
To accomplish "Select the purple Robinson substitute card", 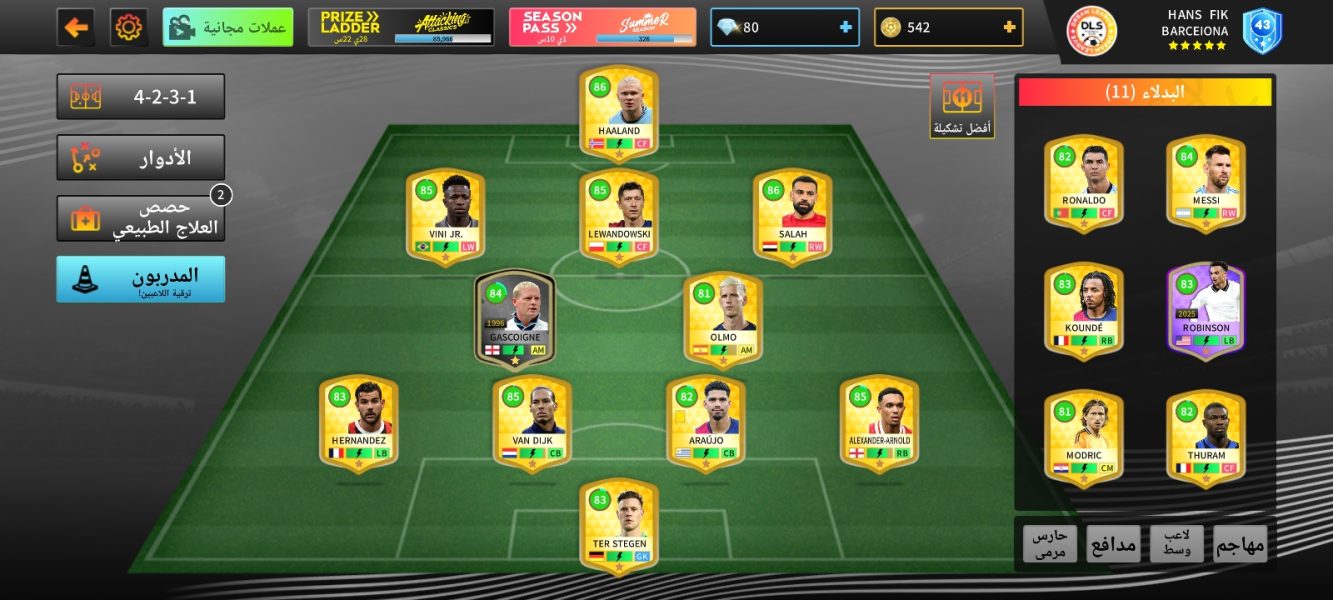I will pyautogui.click(x=1206, y=309).
